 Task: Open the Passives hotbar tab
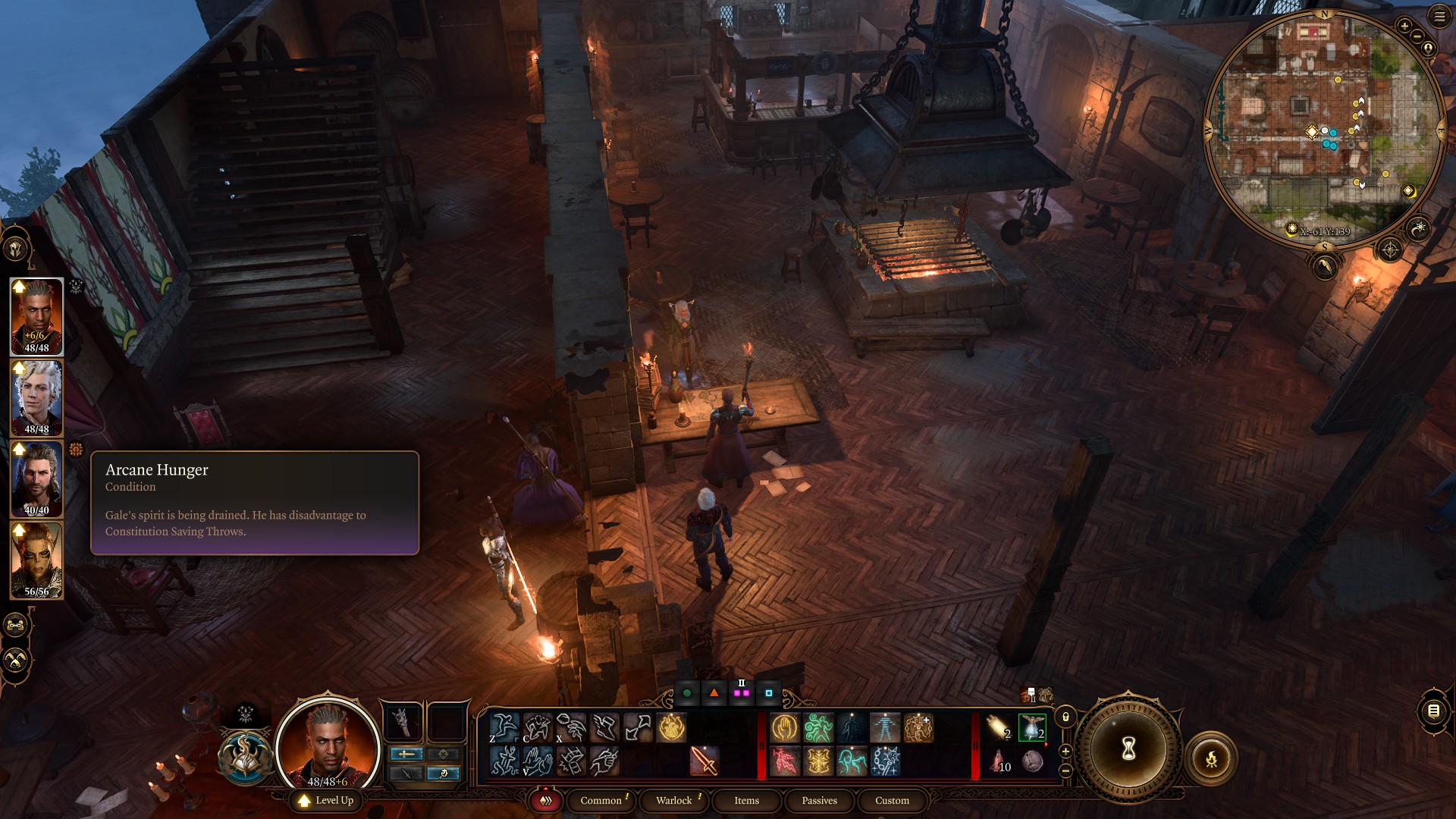click(819, 801)
